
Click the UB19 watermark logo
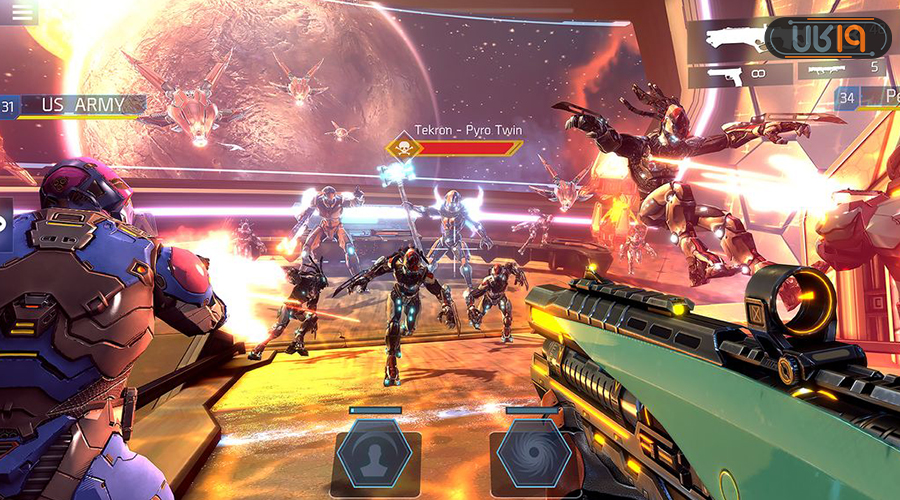point(827,38)
